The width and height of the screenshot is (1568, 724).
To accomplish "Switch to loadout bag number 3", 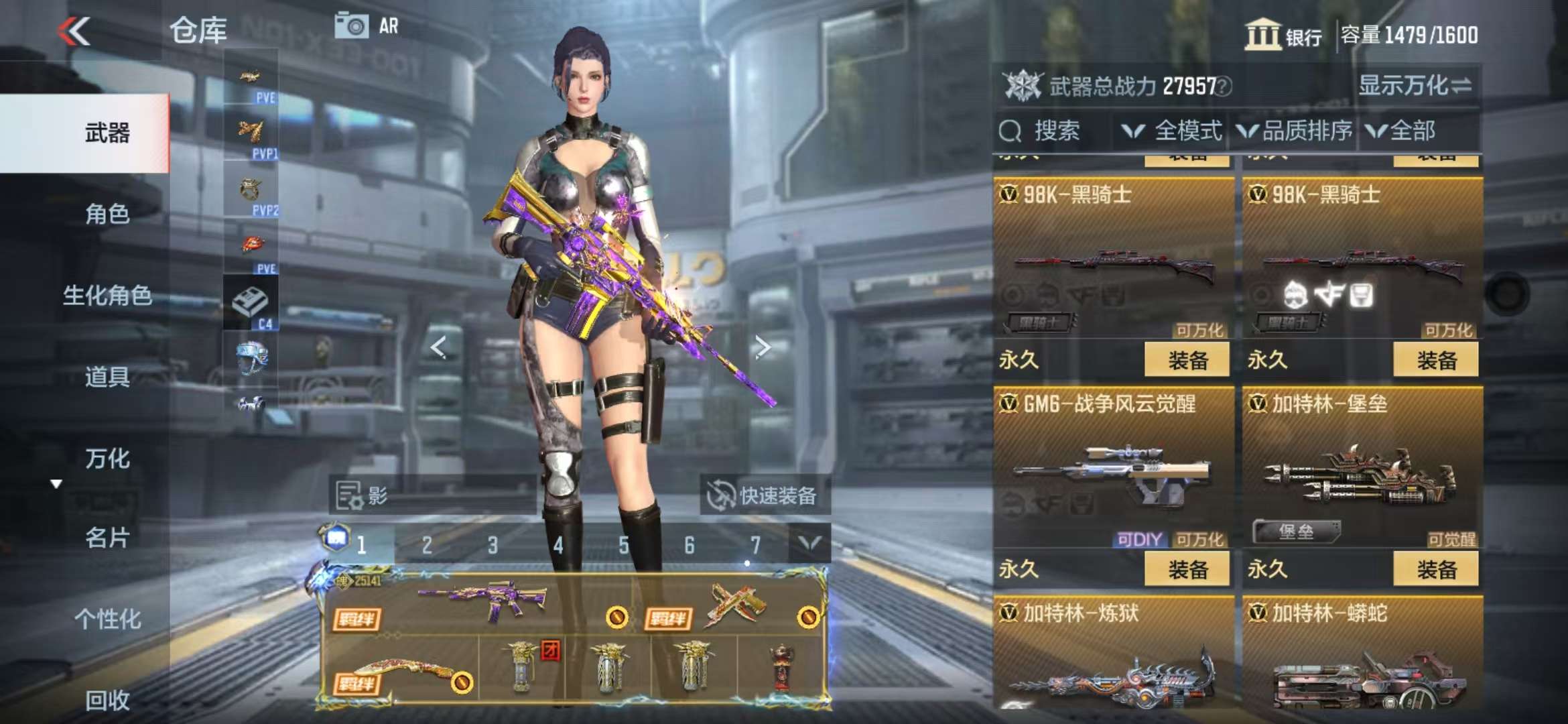I will 493,545.
